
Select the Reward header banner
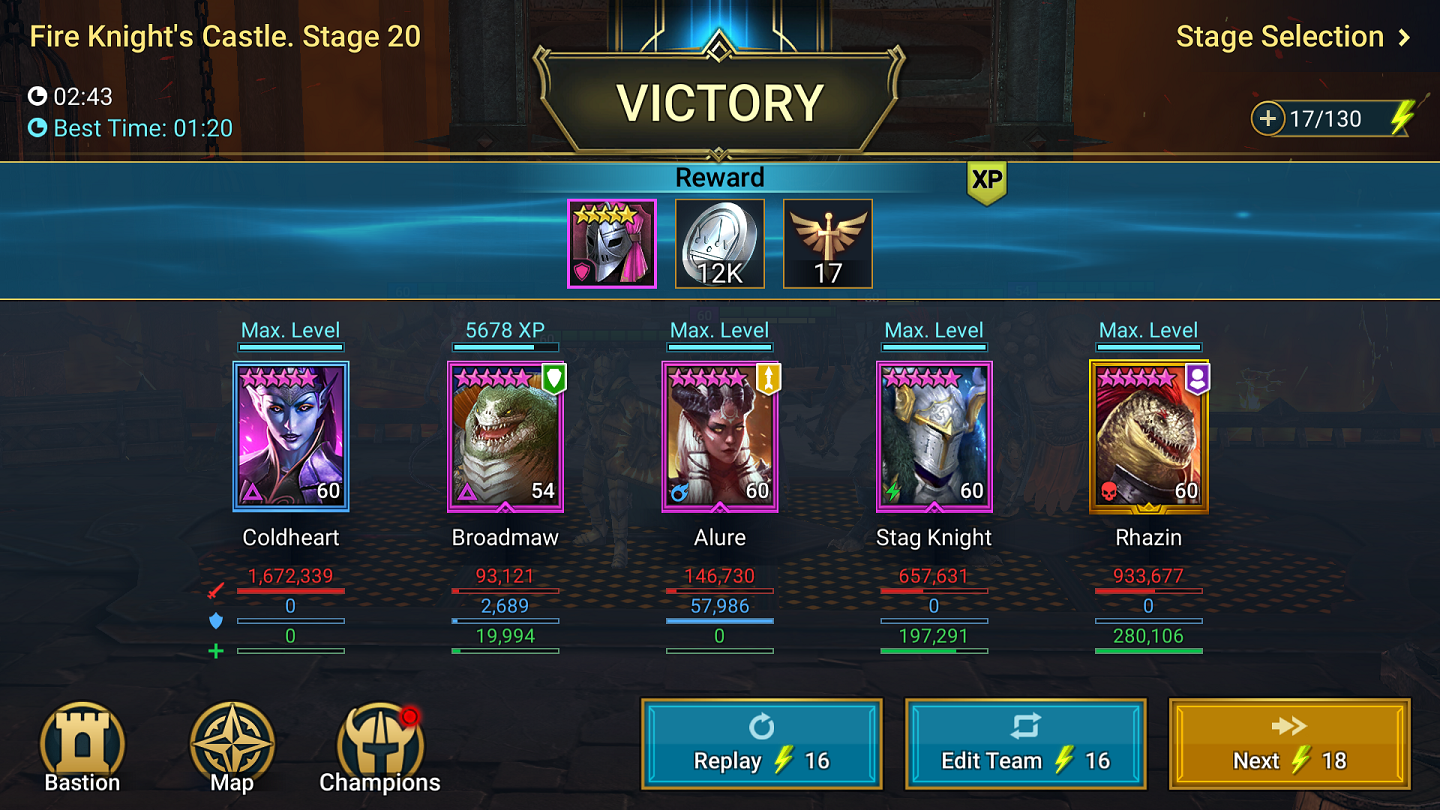[719, 177]
